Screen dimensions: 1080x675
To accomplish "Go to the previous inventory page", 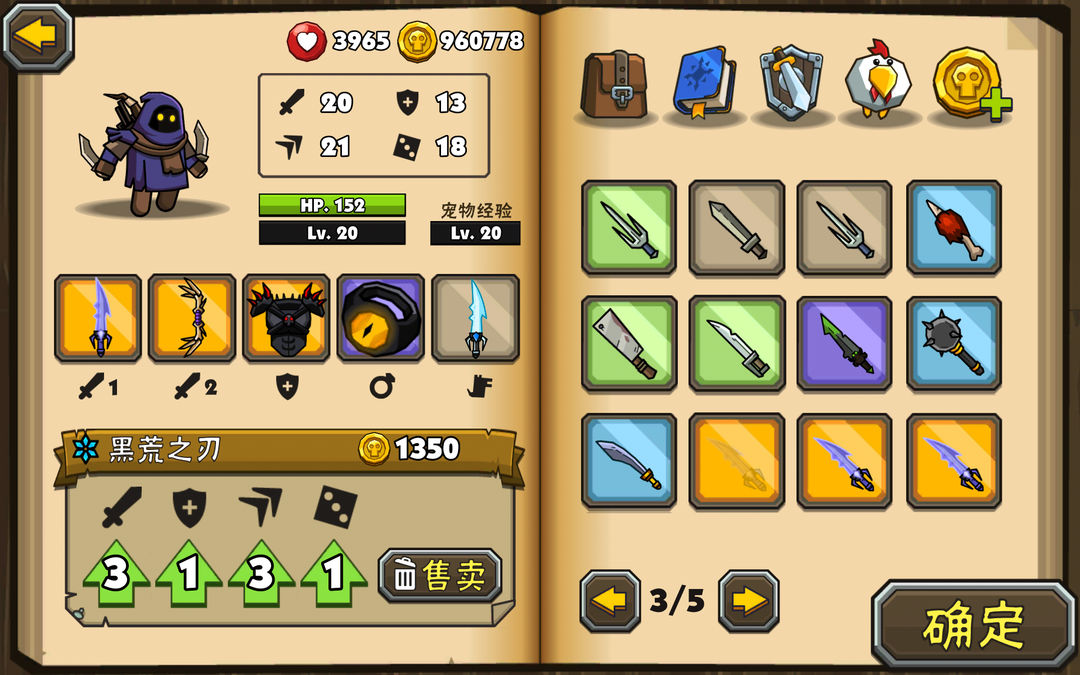I will pyautogui.click(x=609, y=601).
